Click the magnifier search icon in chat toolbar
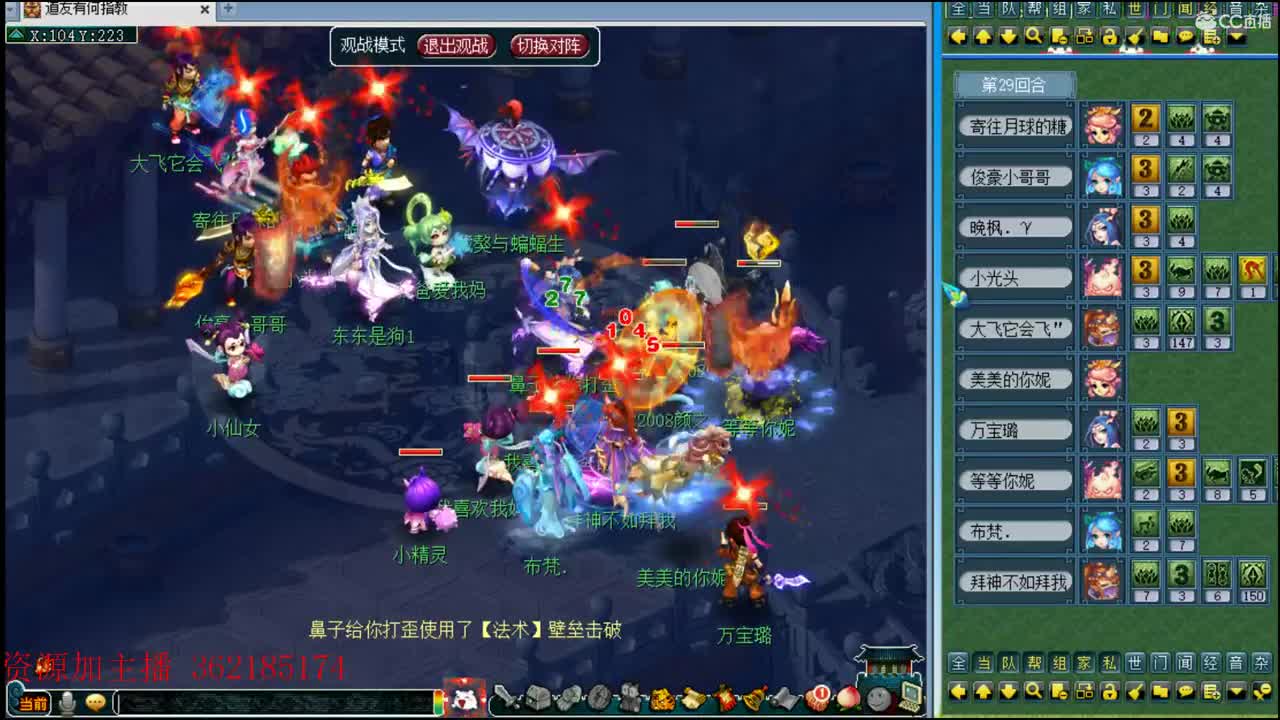The height and width of the screenshot is (720, 1280). click(x=1032, y=36)
